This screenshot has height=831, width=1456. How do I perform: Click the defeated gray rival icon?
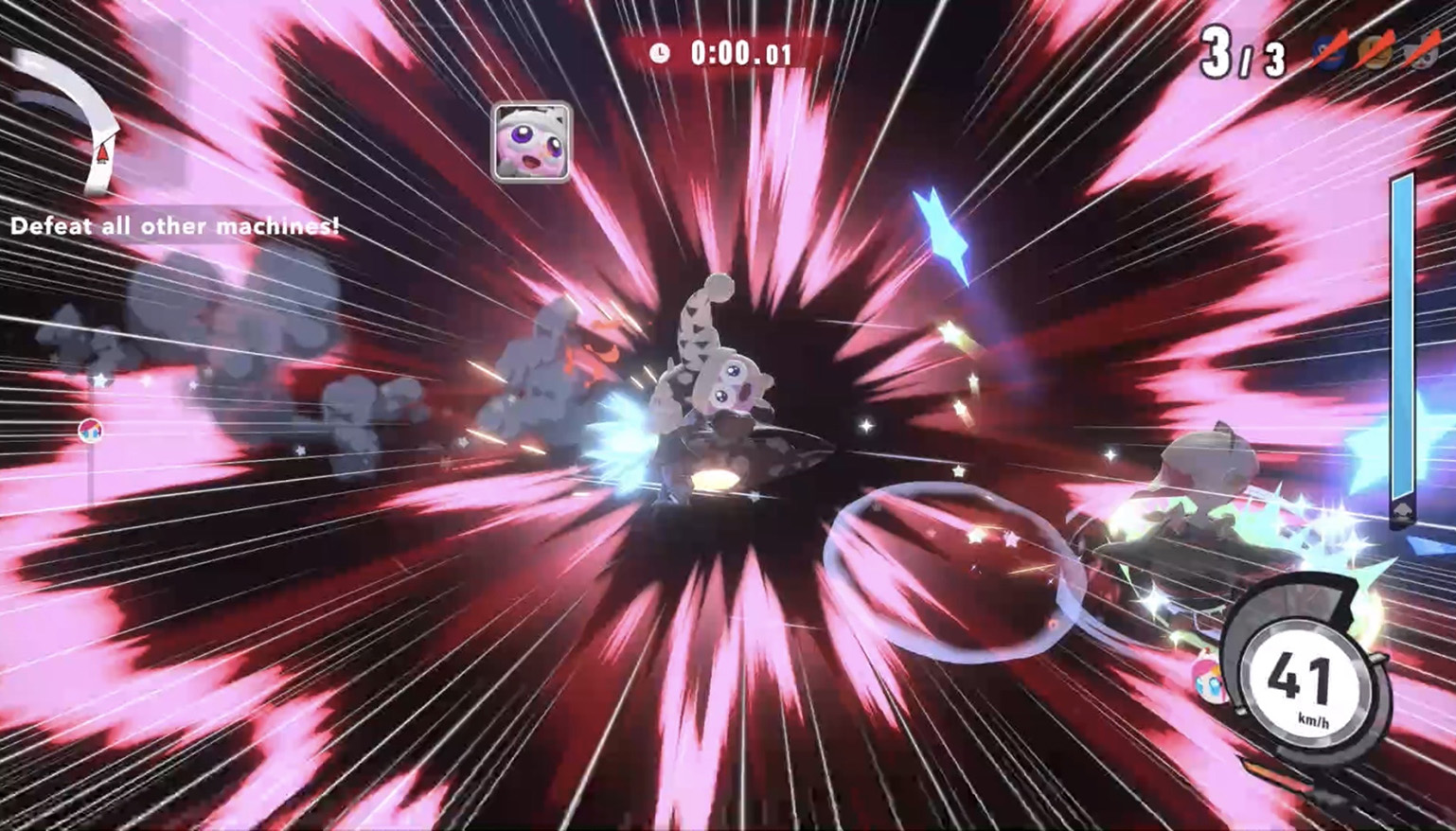coord(1422,51)
